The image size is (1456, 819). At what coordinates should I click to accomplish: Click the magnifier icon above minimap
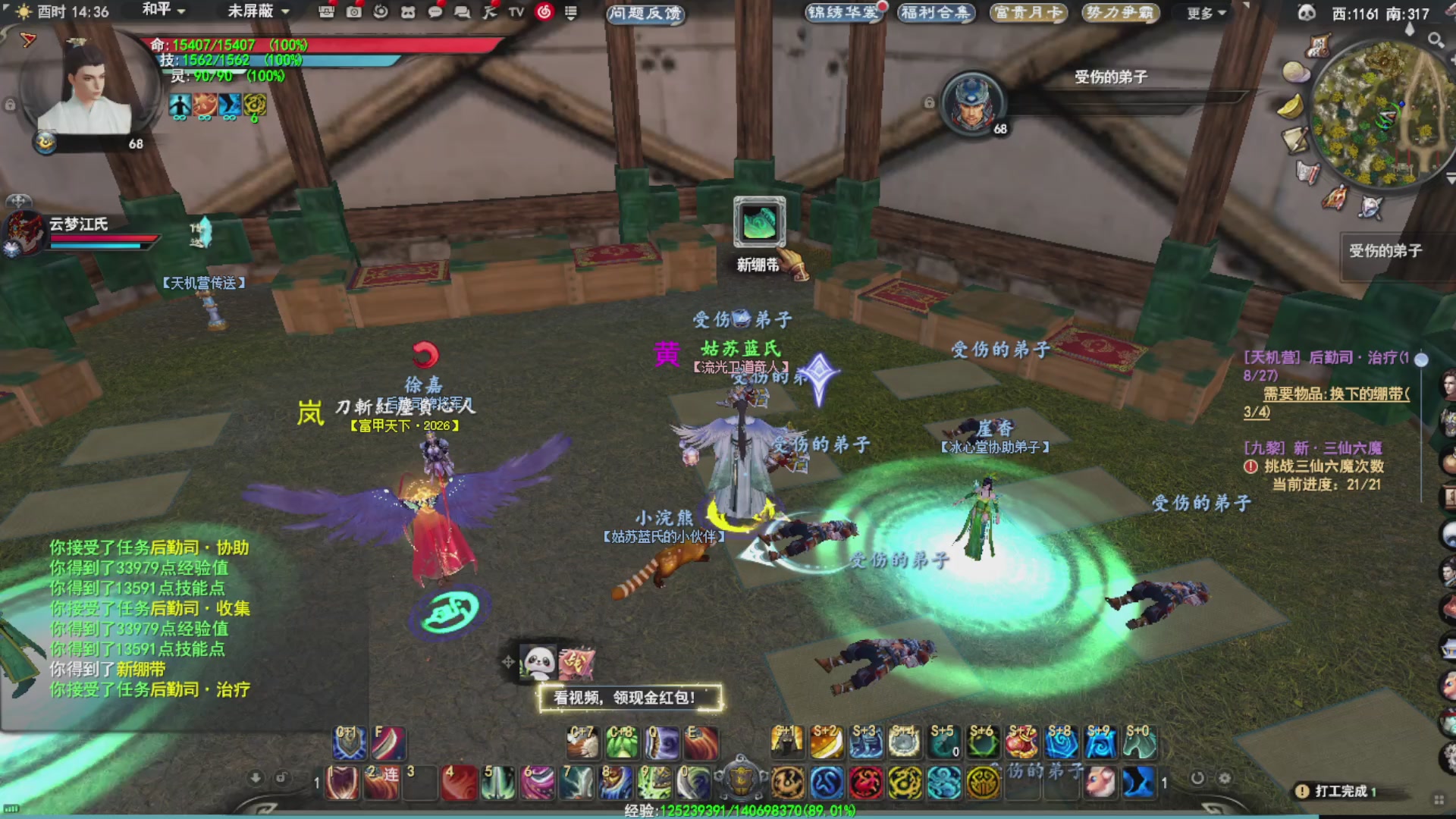point(1435,39)
